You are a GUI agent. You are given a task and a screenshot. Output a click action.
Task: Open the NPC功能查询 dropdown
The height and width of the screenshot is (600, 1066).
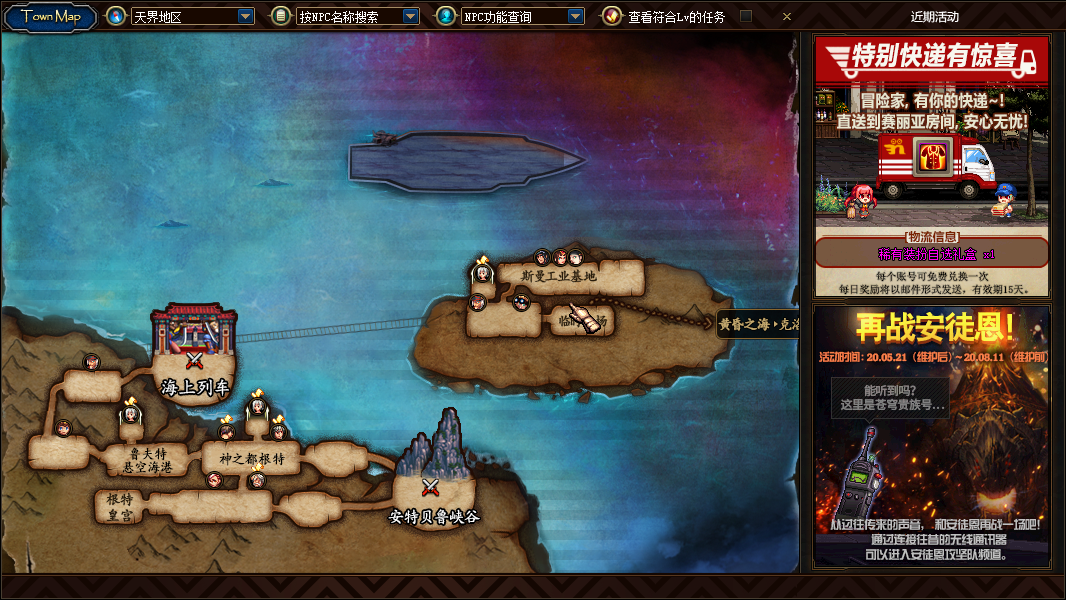tap(575, 16)
